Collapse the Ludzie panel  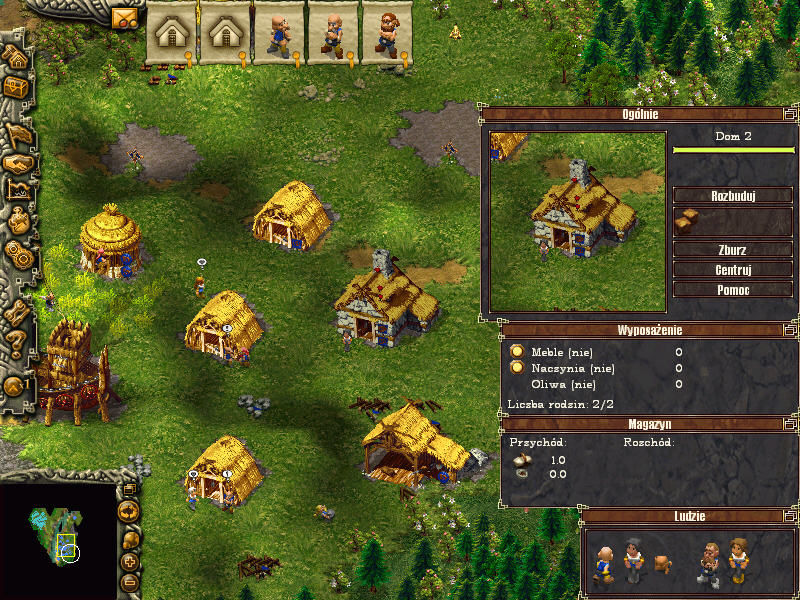pyautogui.click(x=790, y=516)
